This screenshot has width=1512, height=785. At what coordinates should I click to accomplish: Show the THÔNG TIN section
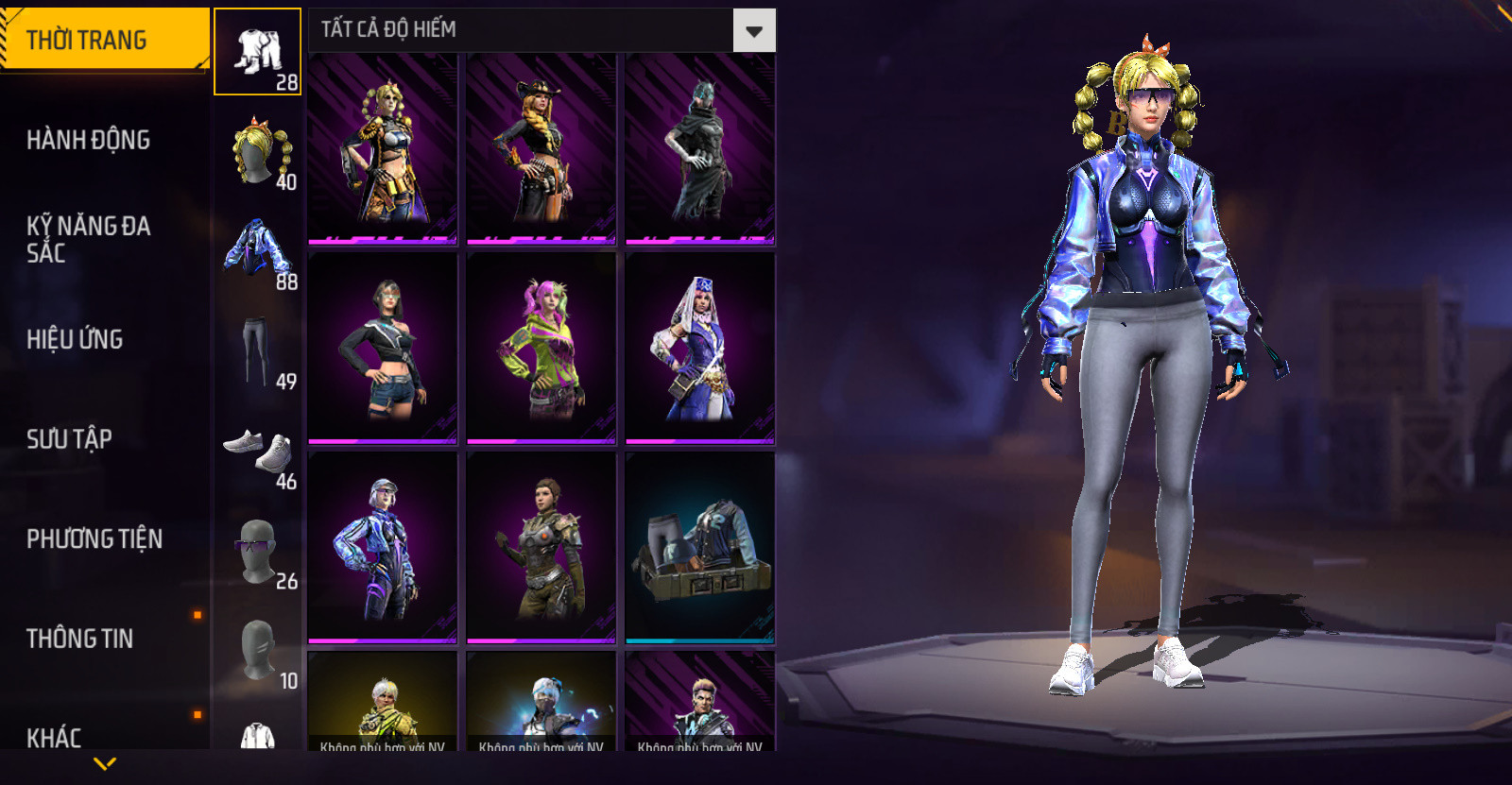click(x=80, y=639)
